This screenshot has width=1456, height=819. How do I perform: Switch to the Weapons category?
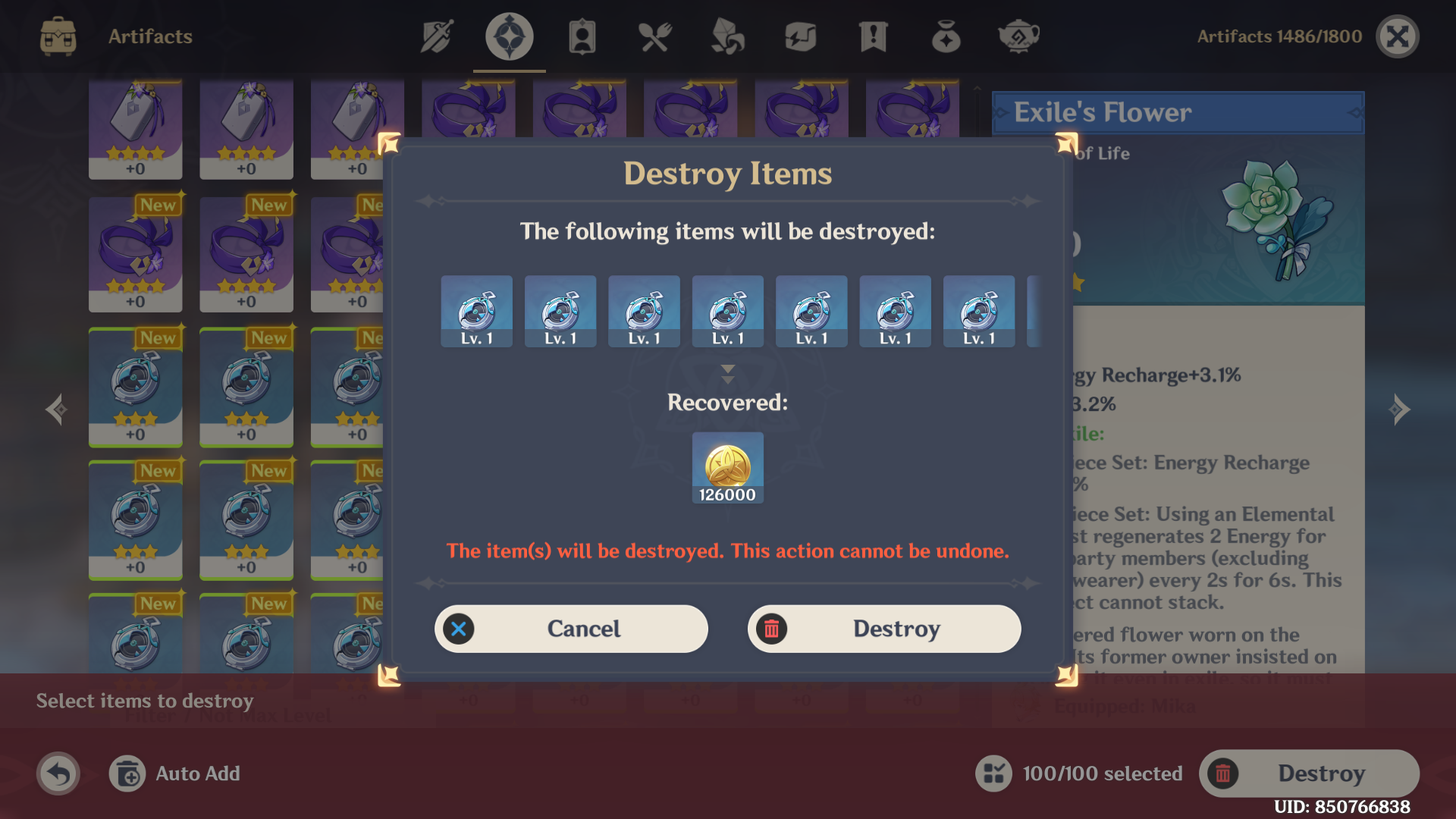pos(436,36)
